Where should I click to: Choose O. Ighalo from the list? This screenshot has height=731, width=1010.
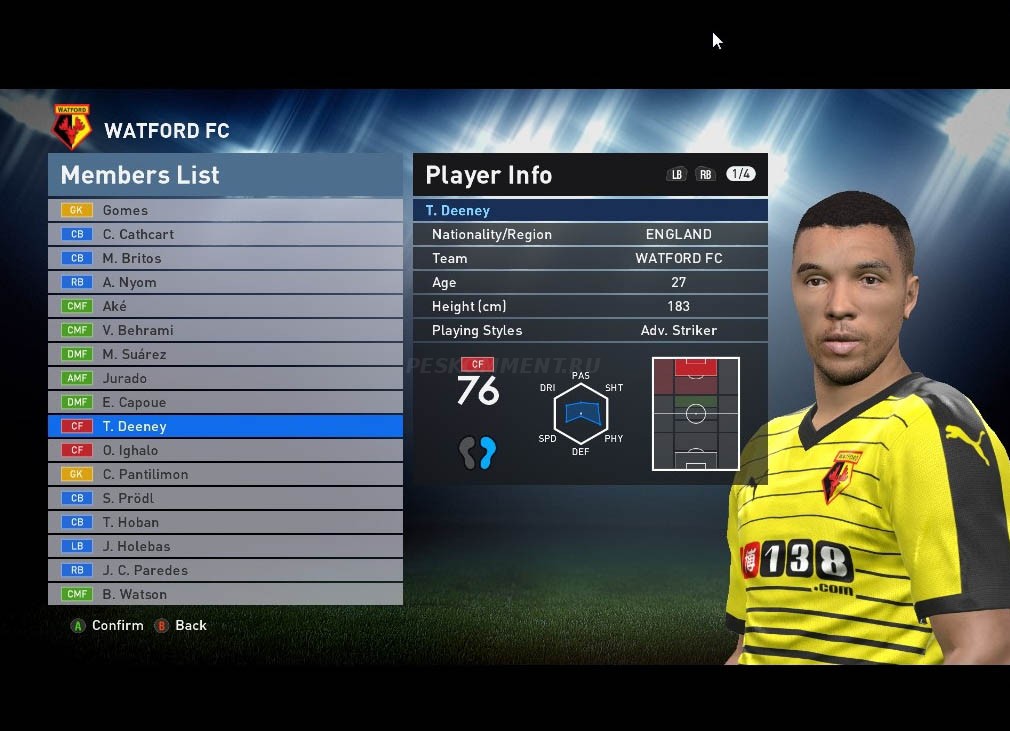pyautogui.click(x=225, y=450)
